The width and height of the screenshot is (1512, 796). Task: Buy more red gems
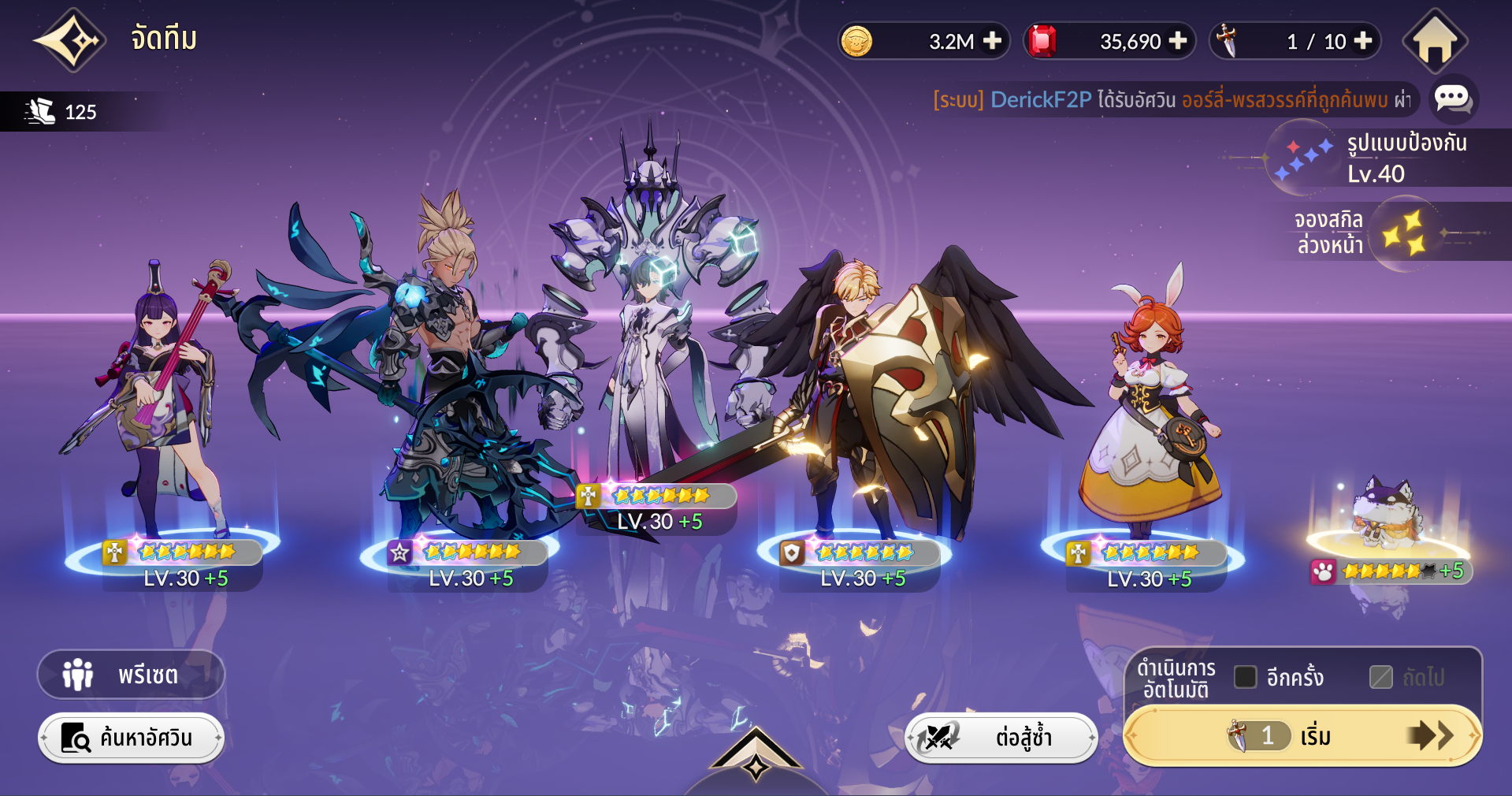(1178, 41)
